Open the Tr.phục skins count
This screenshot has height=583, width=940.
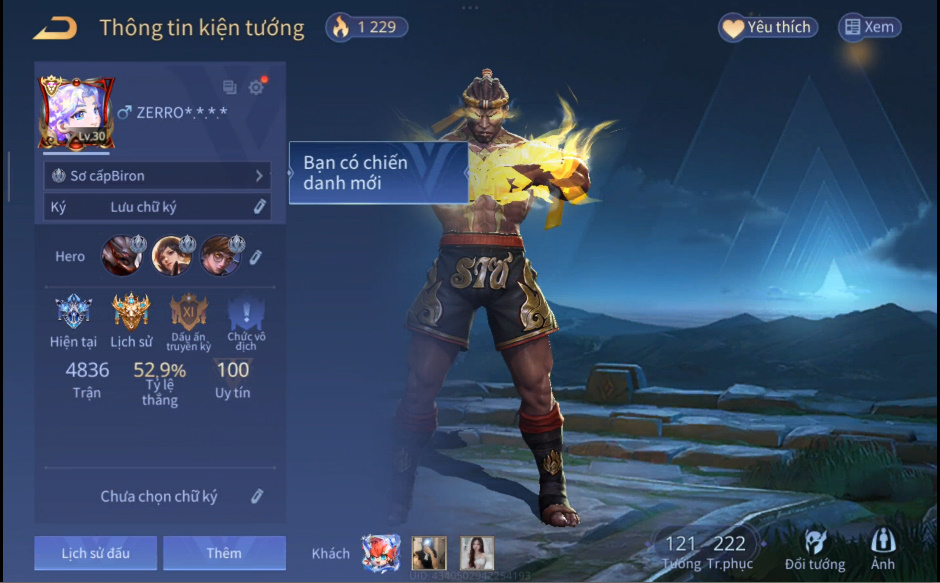click(730, 551)
